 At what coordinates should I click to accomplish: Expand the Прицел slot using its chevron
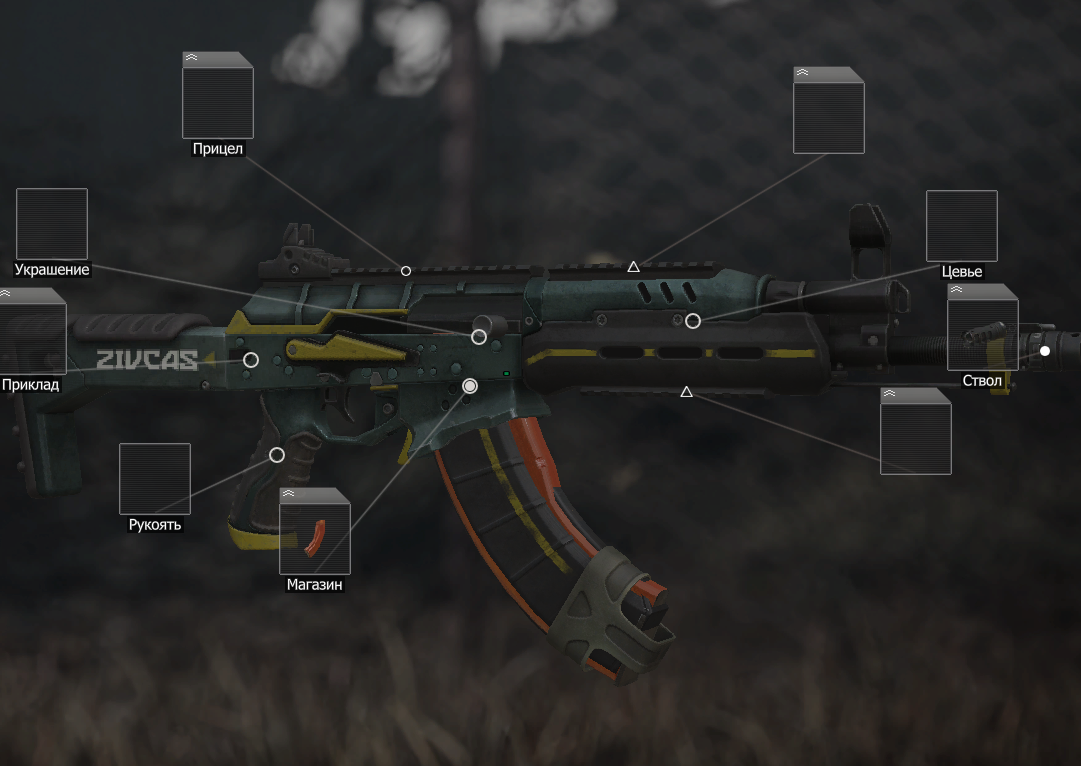point(191,58)
